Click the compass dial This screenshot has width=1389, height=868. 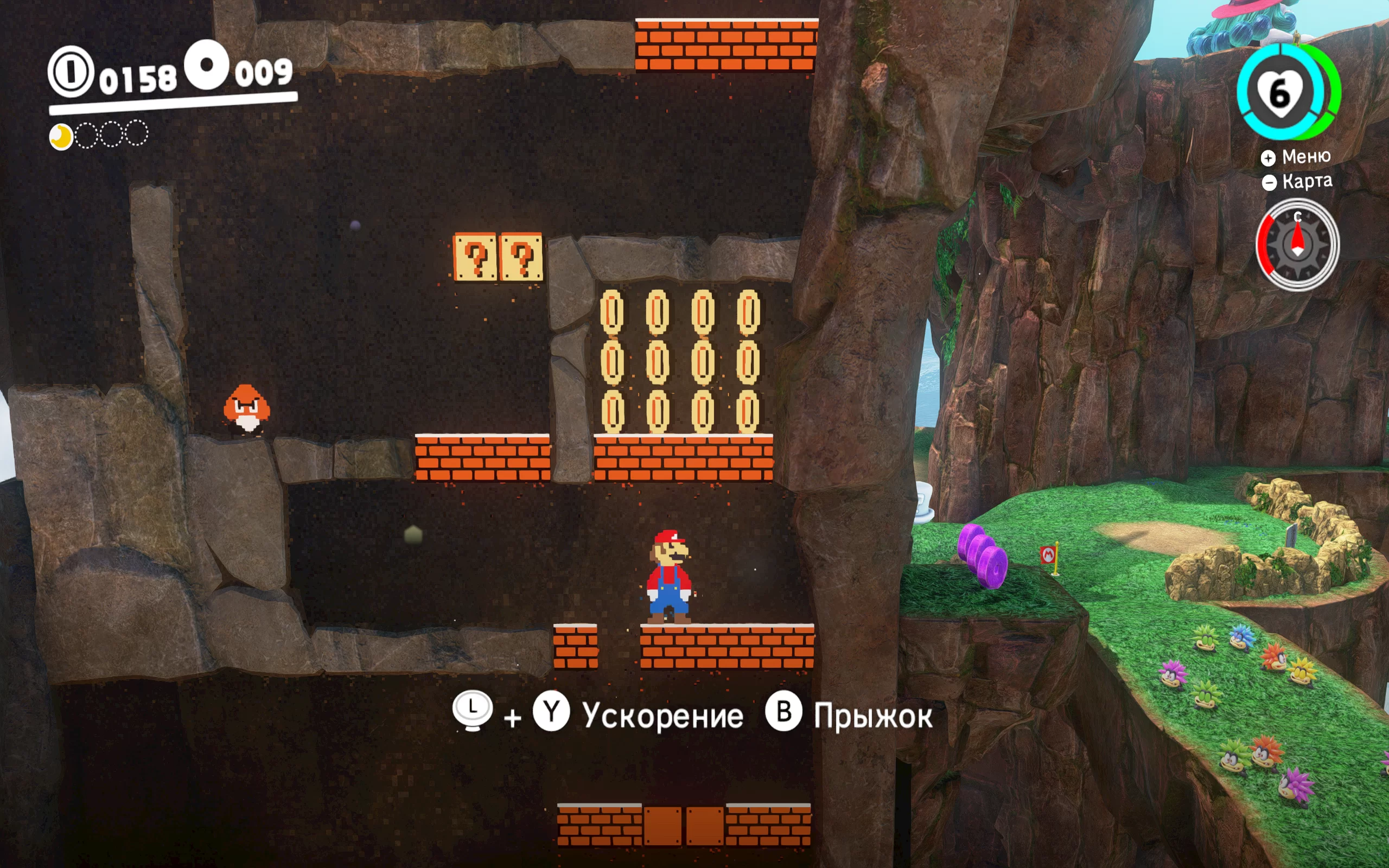click(1297, 245)
